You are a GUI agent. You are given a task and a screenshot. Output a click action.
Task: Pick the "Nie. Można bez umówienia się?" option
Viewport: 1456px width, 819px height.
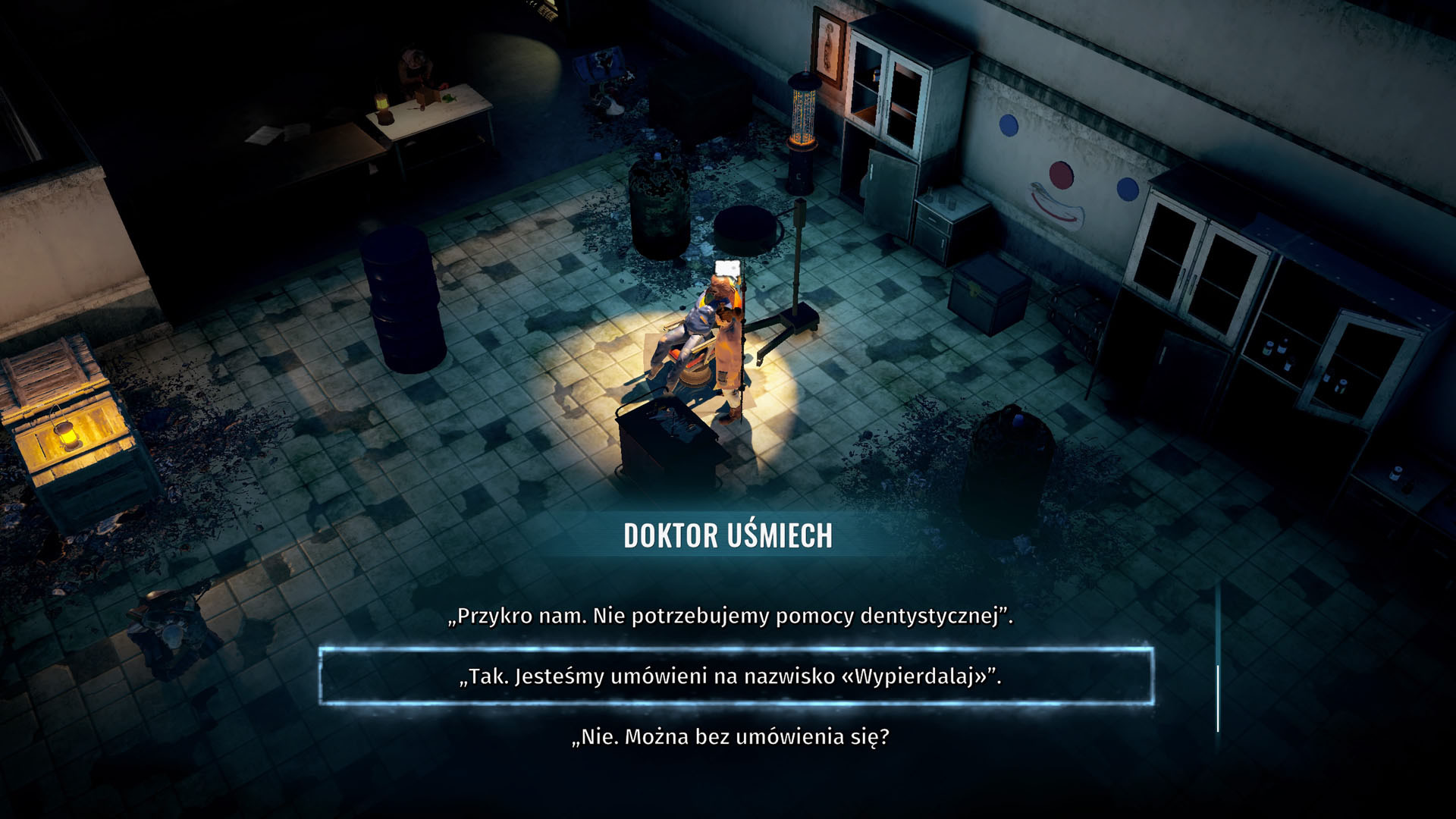pos(730,737)
